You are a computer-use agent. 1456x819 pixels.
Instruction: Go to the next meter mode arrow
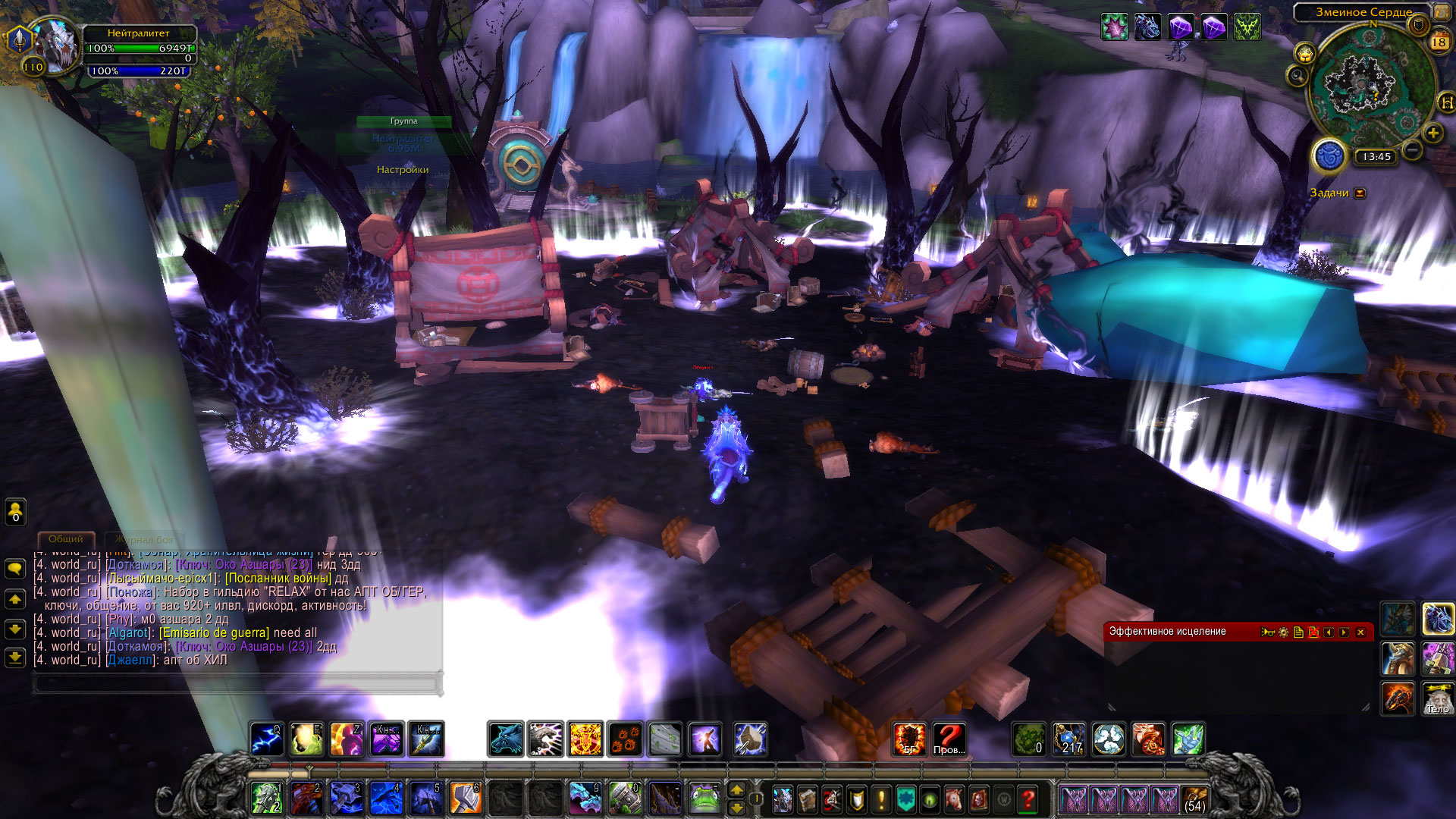(x=1345, y=632)
